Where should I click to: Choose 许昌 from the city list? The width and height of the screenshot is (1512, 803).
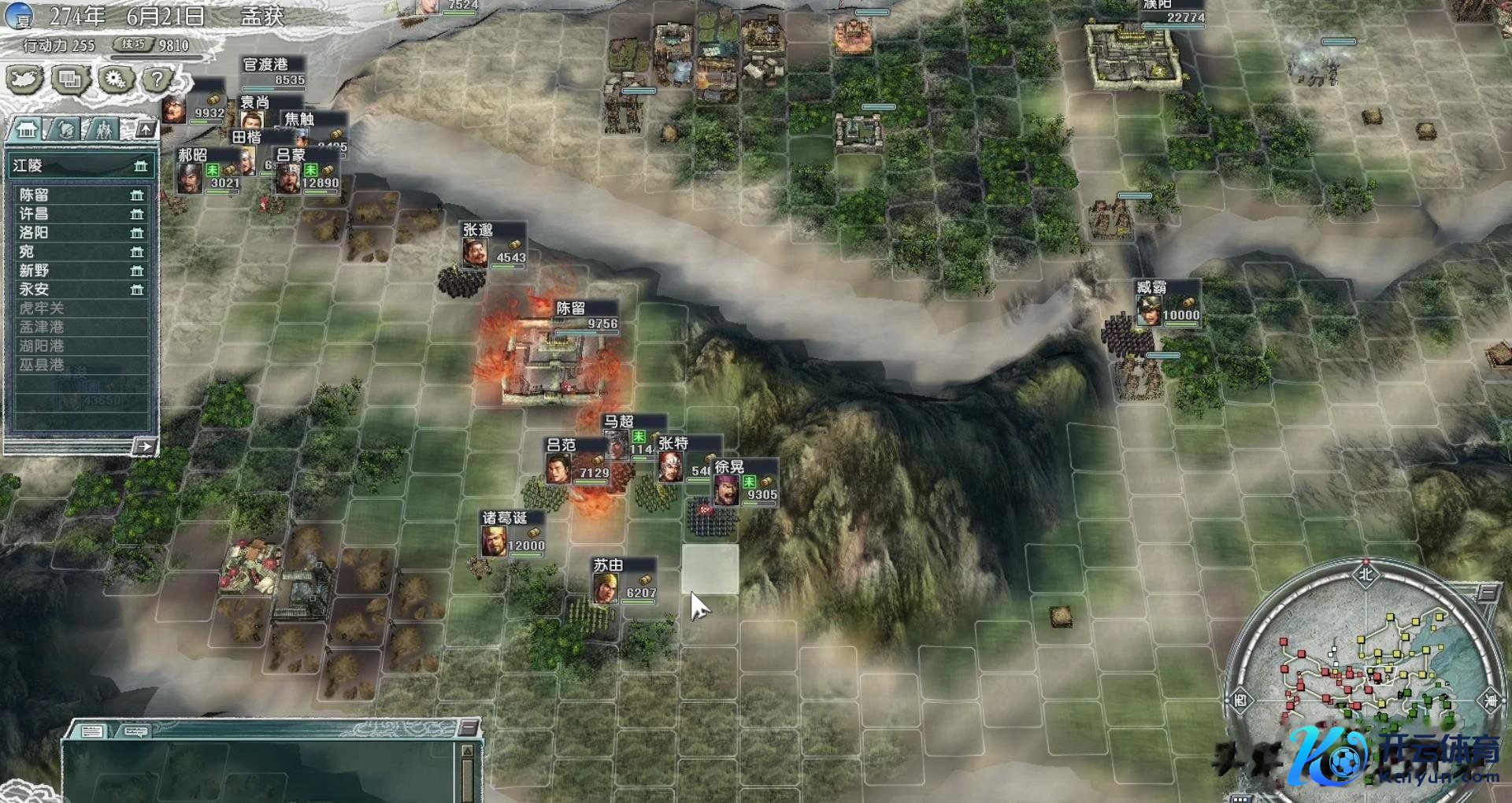point(79,213)
